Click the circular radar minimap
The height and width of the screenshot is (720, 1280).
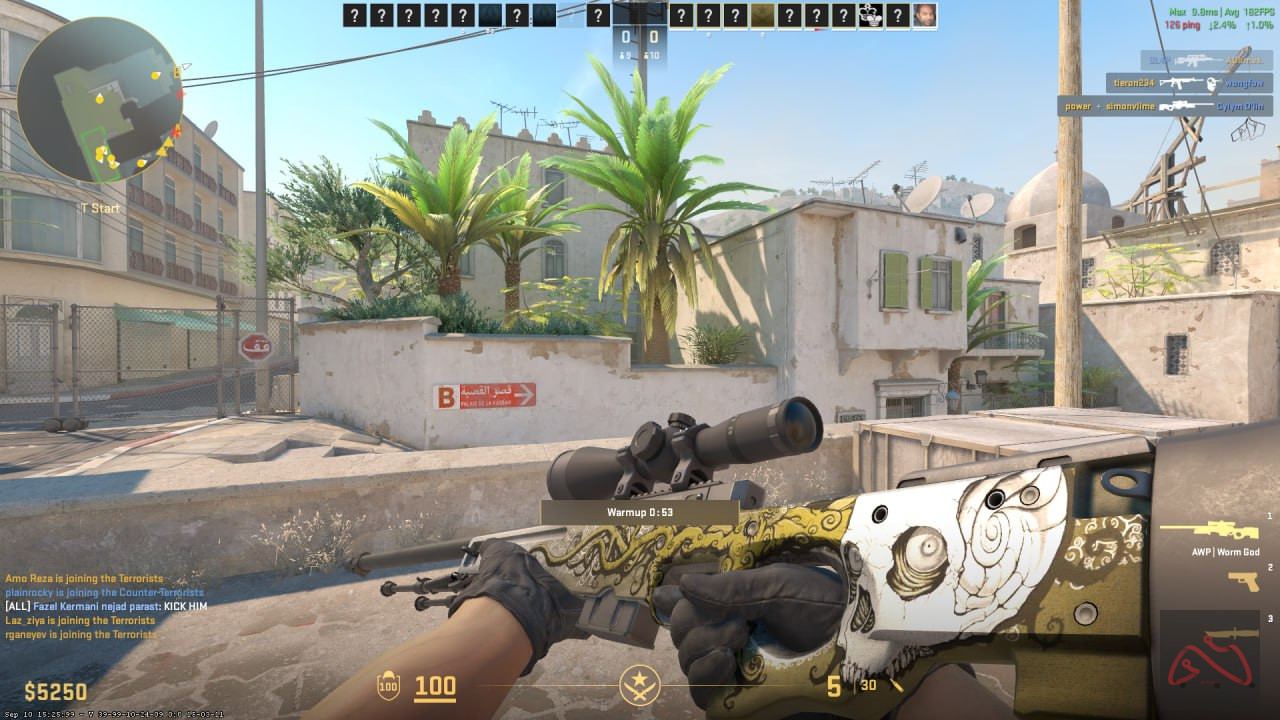point(100,100)
